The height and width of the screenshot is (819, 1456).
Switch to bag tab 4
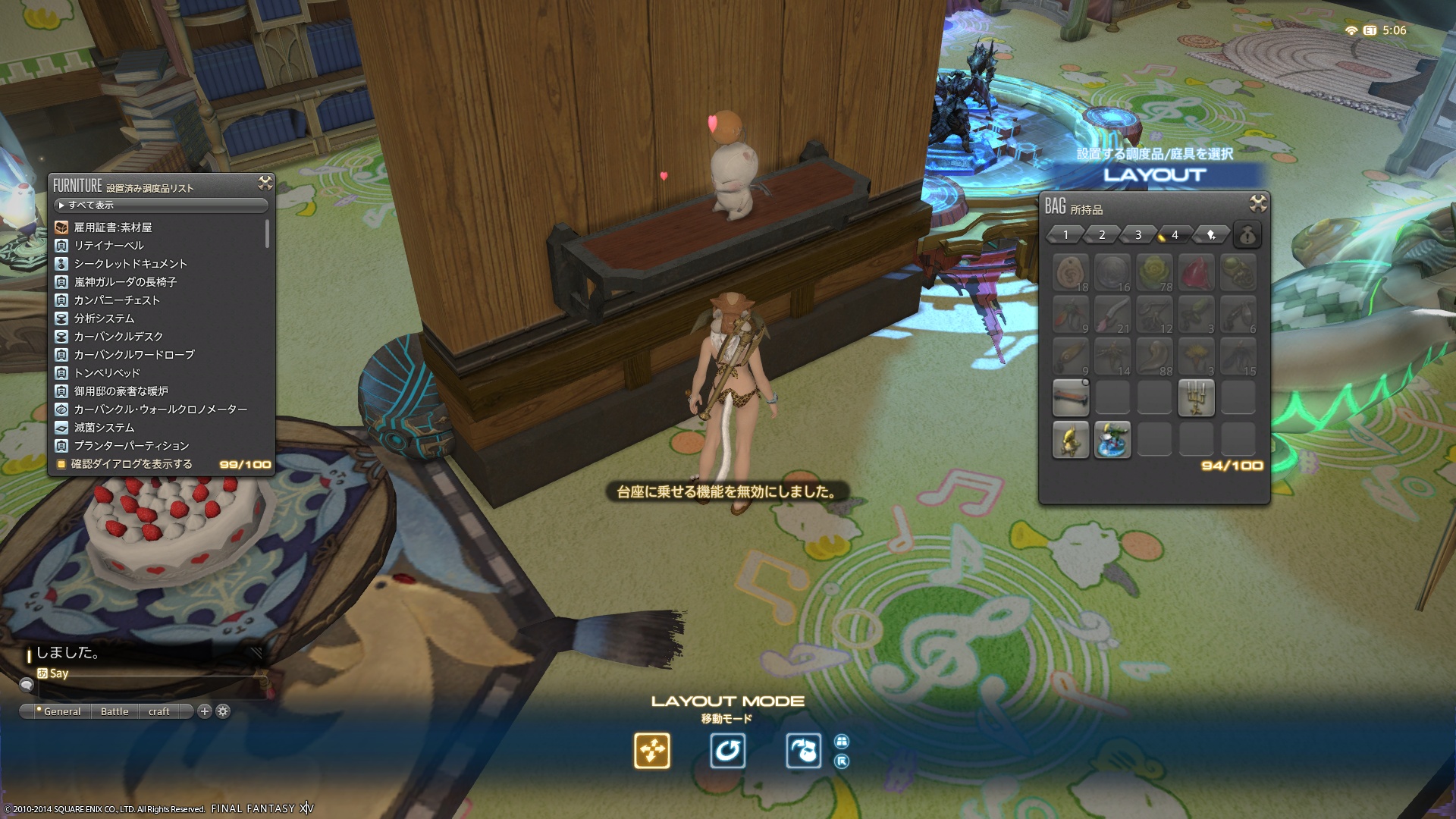point(1175,235)
